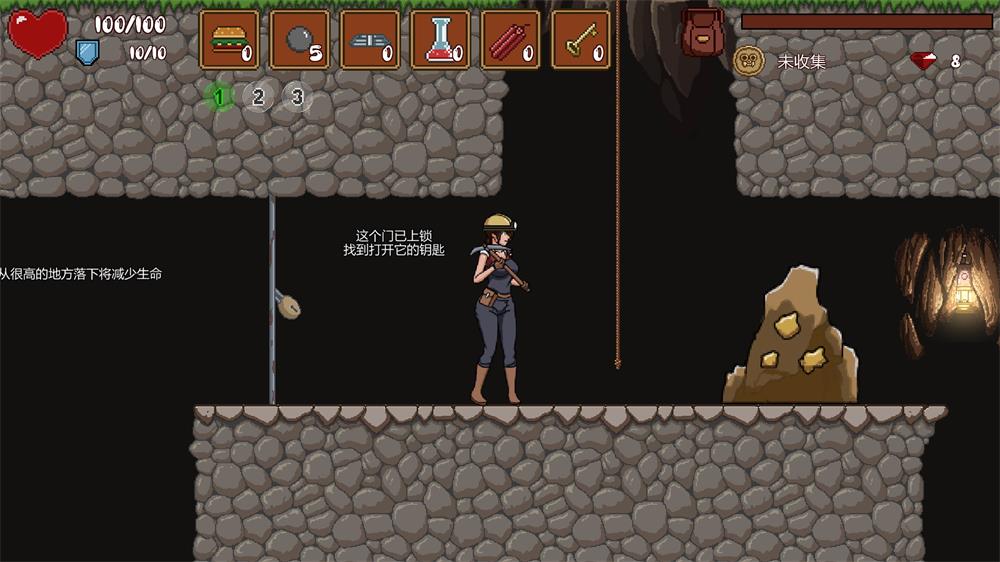The height and width of the screenshot is (562, 1000).
Task: Select the bandage item slot
Action: tap(370, 40)
